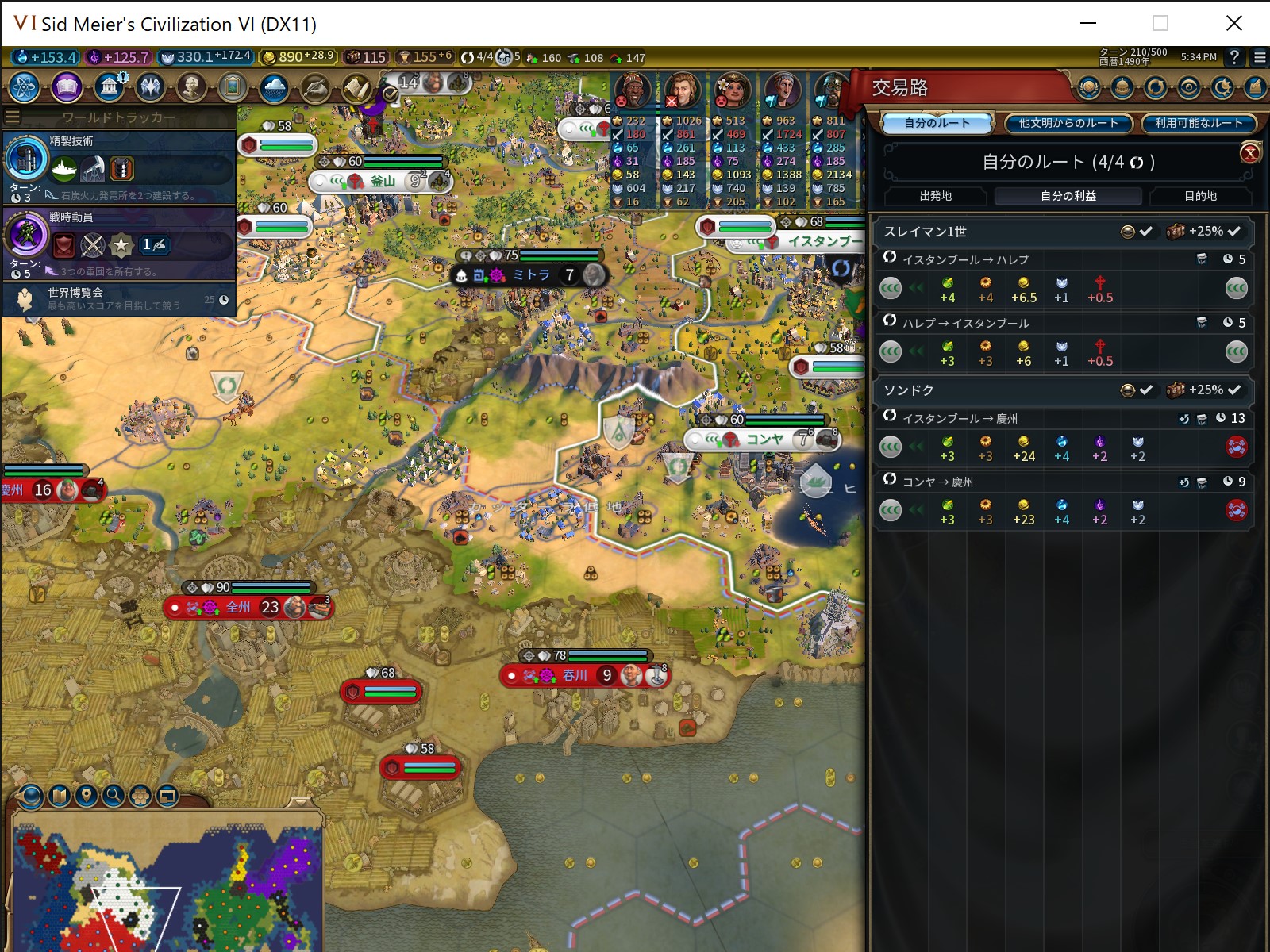Open the game menu (hamburger icon, top right)
Image resolution: width=1270 pixels, height=952 pixels.
(x=1259, y=57)
